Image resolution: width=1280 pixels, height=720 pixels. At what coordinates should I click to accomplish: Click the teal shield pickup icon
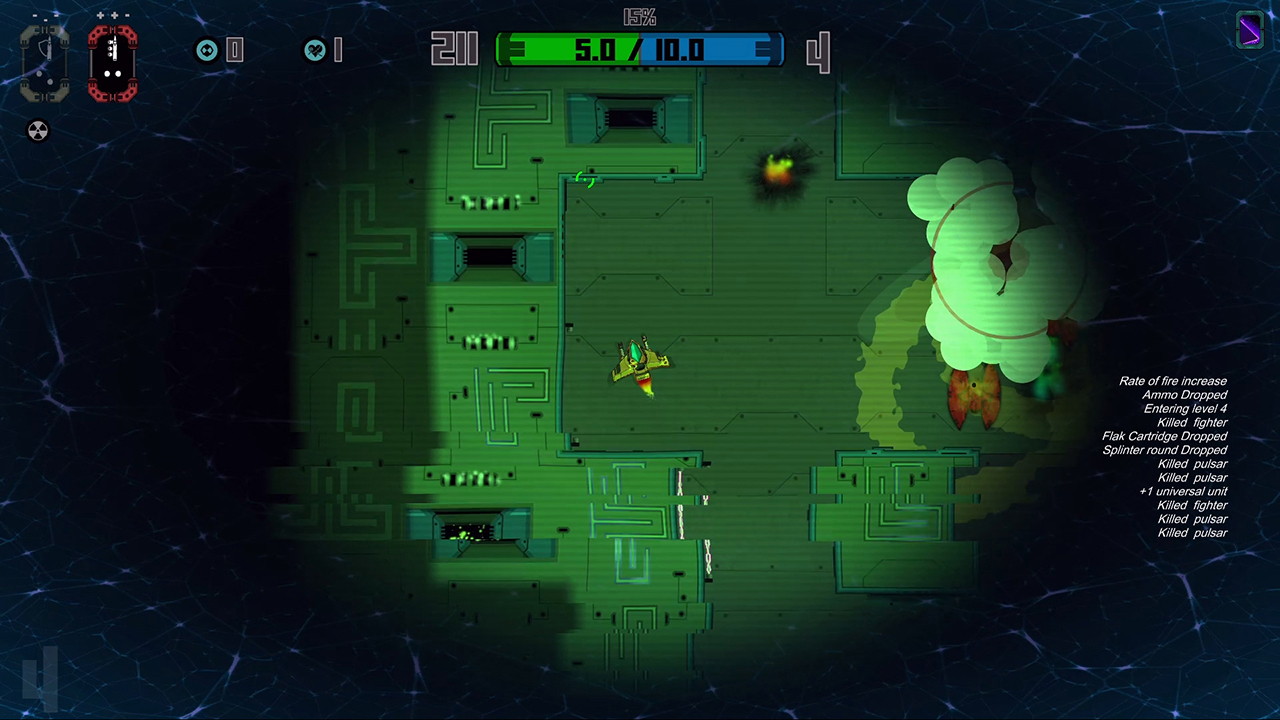207,50
